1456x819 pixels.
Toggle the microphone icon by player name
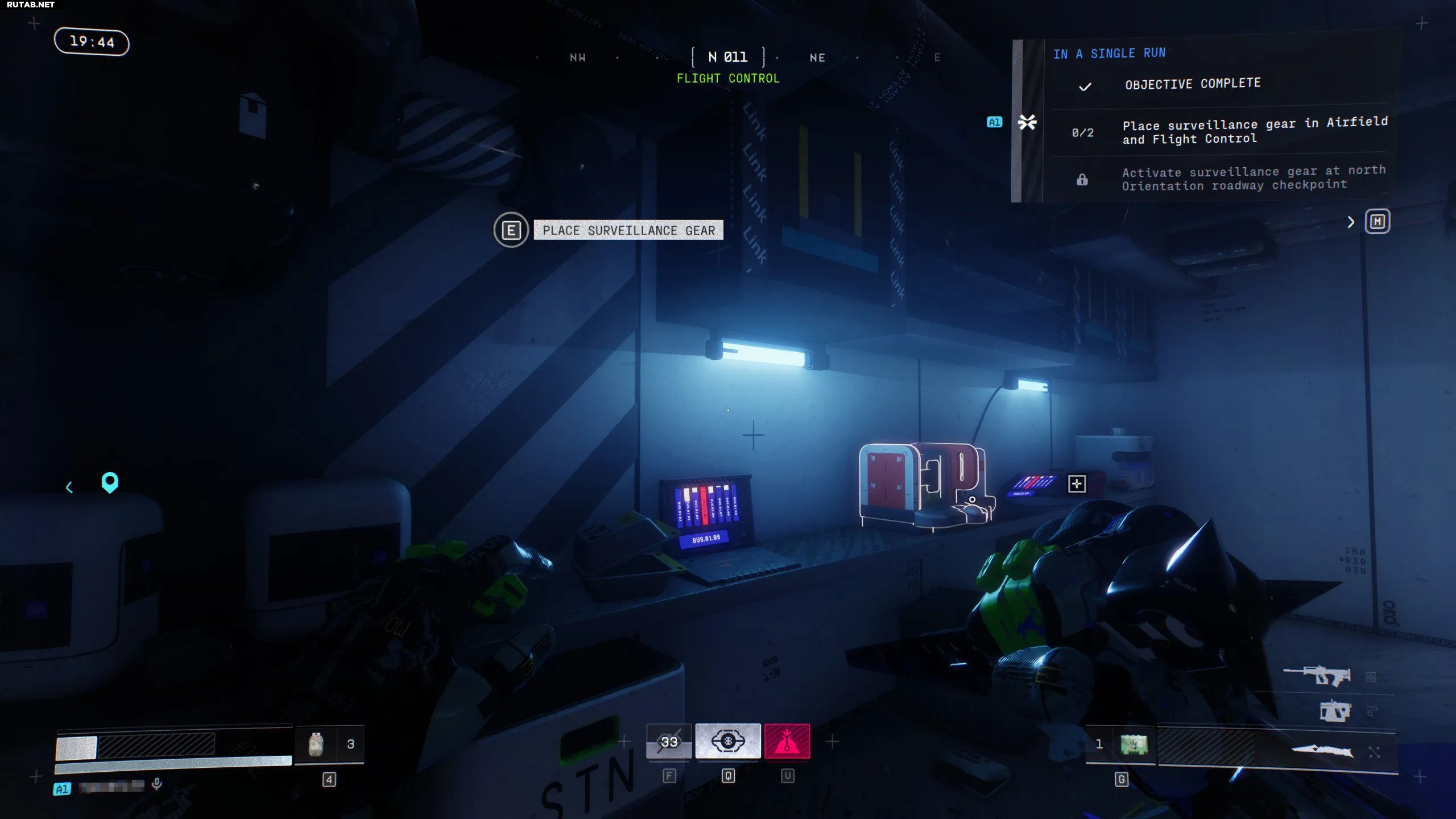pyautogui.click(x=157, y=784)
